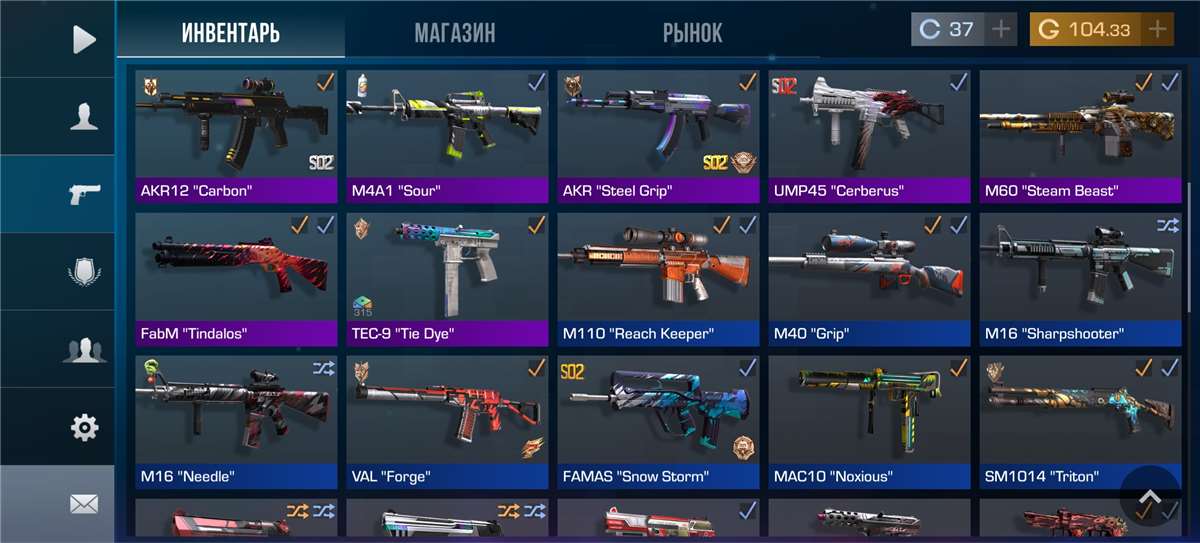Select the Инвентарь tab
The image size is (1200, 543).
[231, 33]
